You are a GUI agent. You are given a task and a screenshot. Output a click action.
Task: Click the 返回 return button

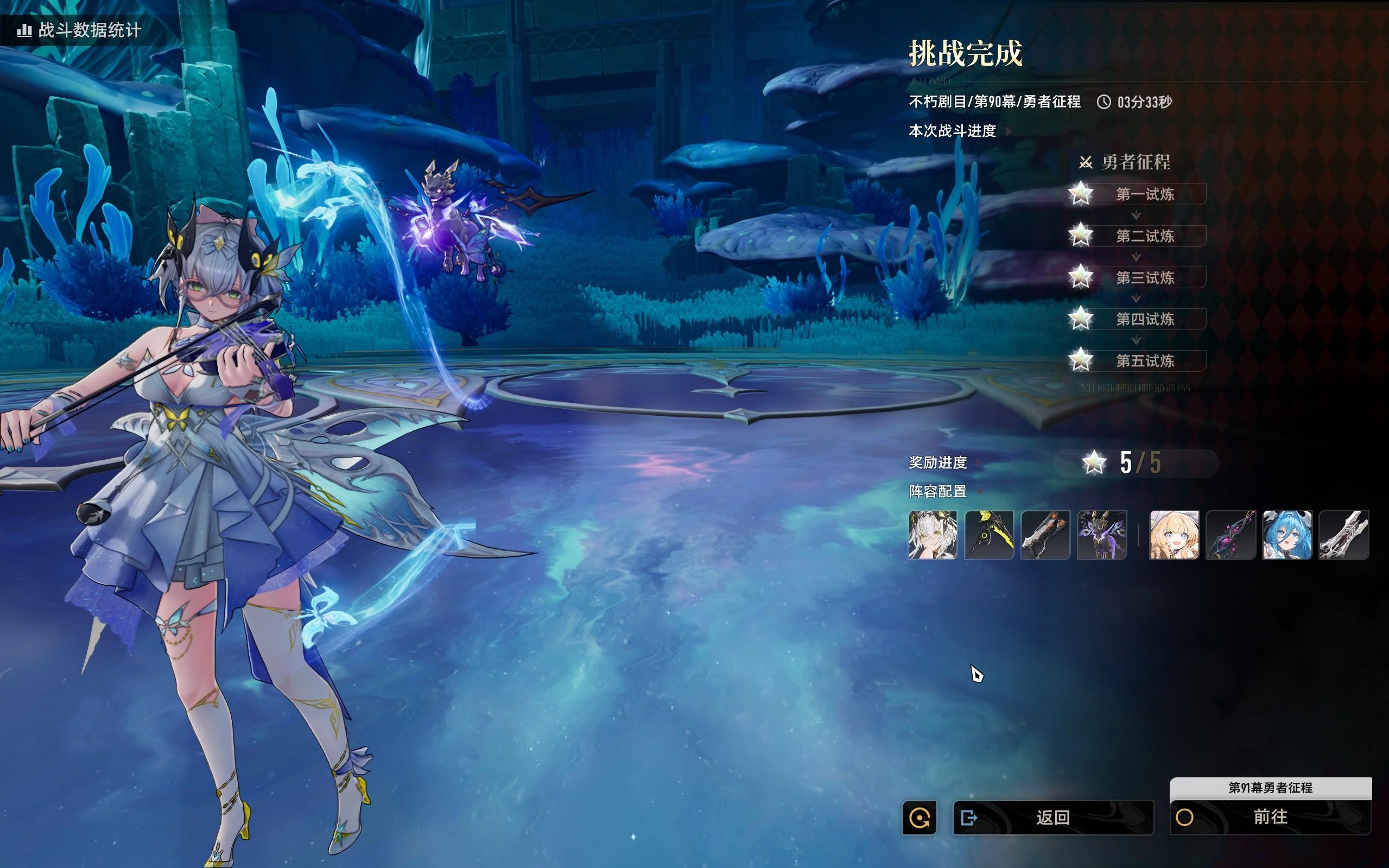(1052, 817)
